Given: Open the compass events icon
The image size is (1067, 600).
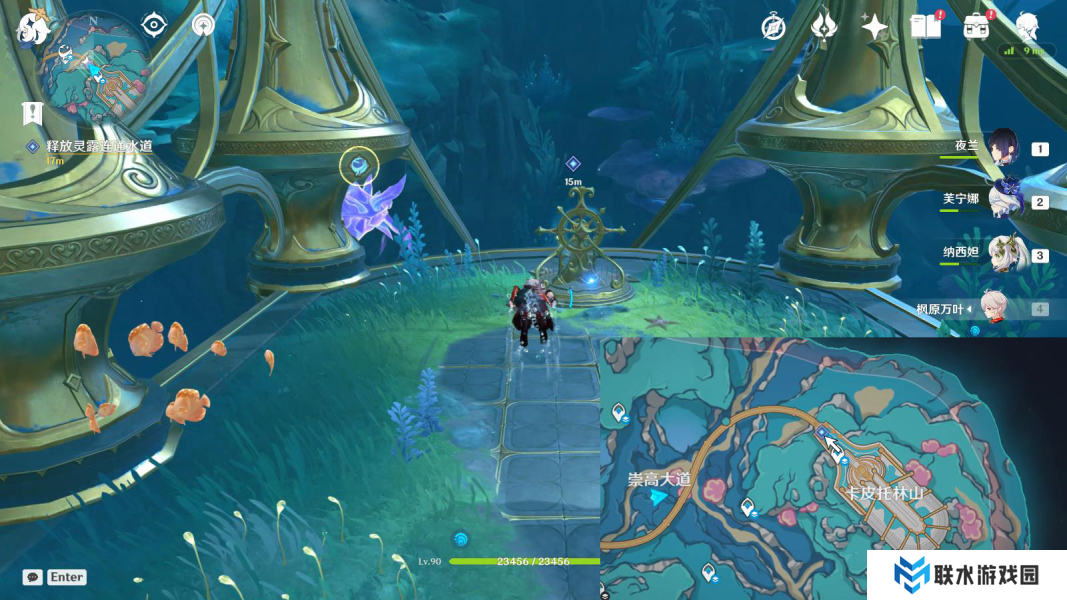Looking at the screenshot, I should [773, 27].
